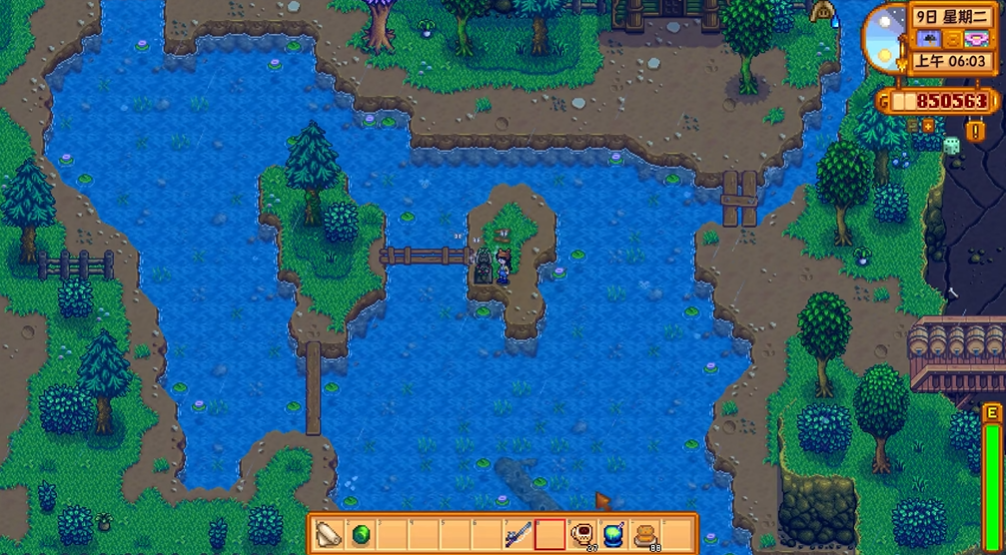This screenshot has width=1006, height=555.
Task: Open the quest journal exclamation icon
Action: coord(976,131)
